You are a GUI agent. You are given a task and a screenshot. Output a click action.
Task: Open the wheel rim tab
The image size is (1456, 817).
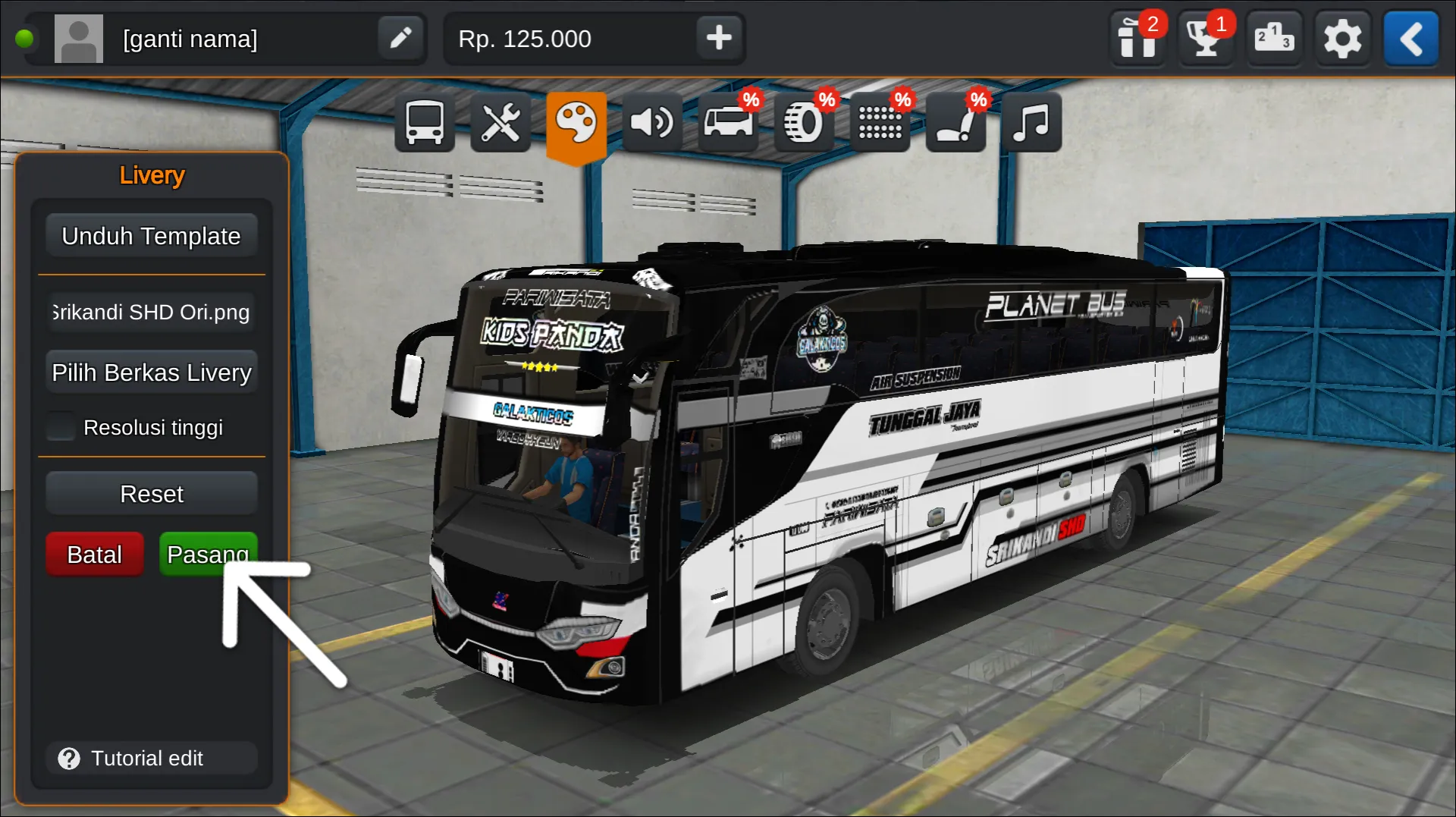click(803, 122)
